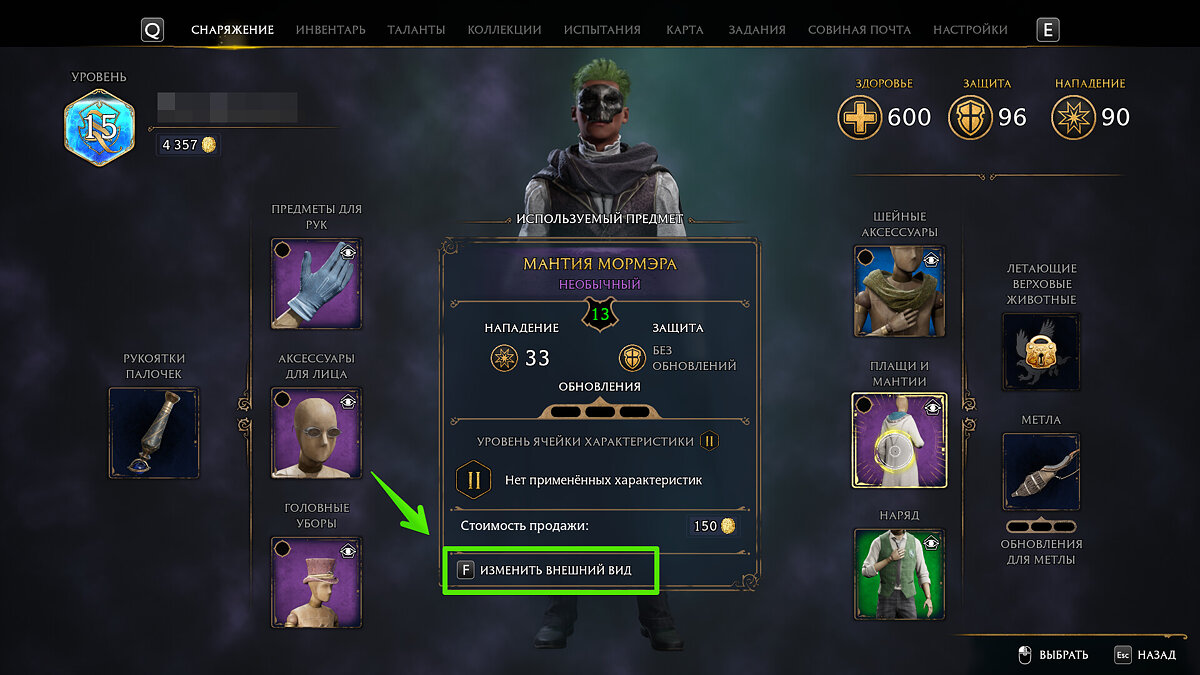Open the broom slot
Viewport: 1200px width, 675px height.
(1041, 471)
